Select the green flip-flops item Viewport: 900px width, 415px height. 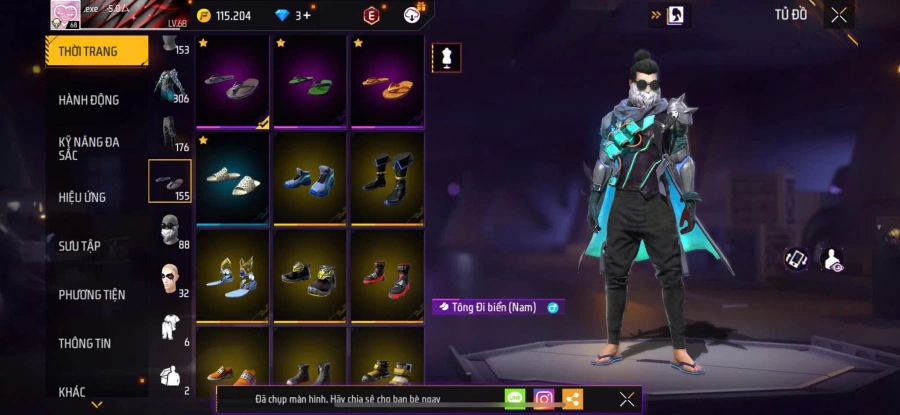tap(310, 82)
